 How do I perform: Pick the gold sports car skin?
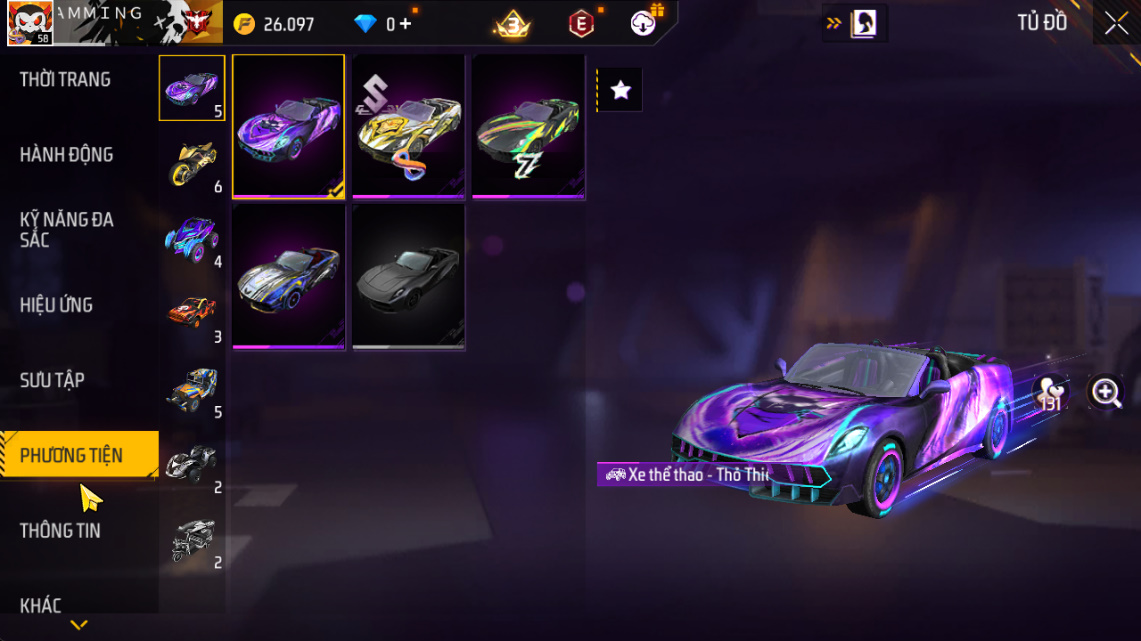pos(408,126)
